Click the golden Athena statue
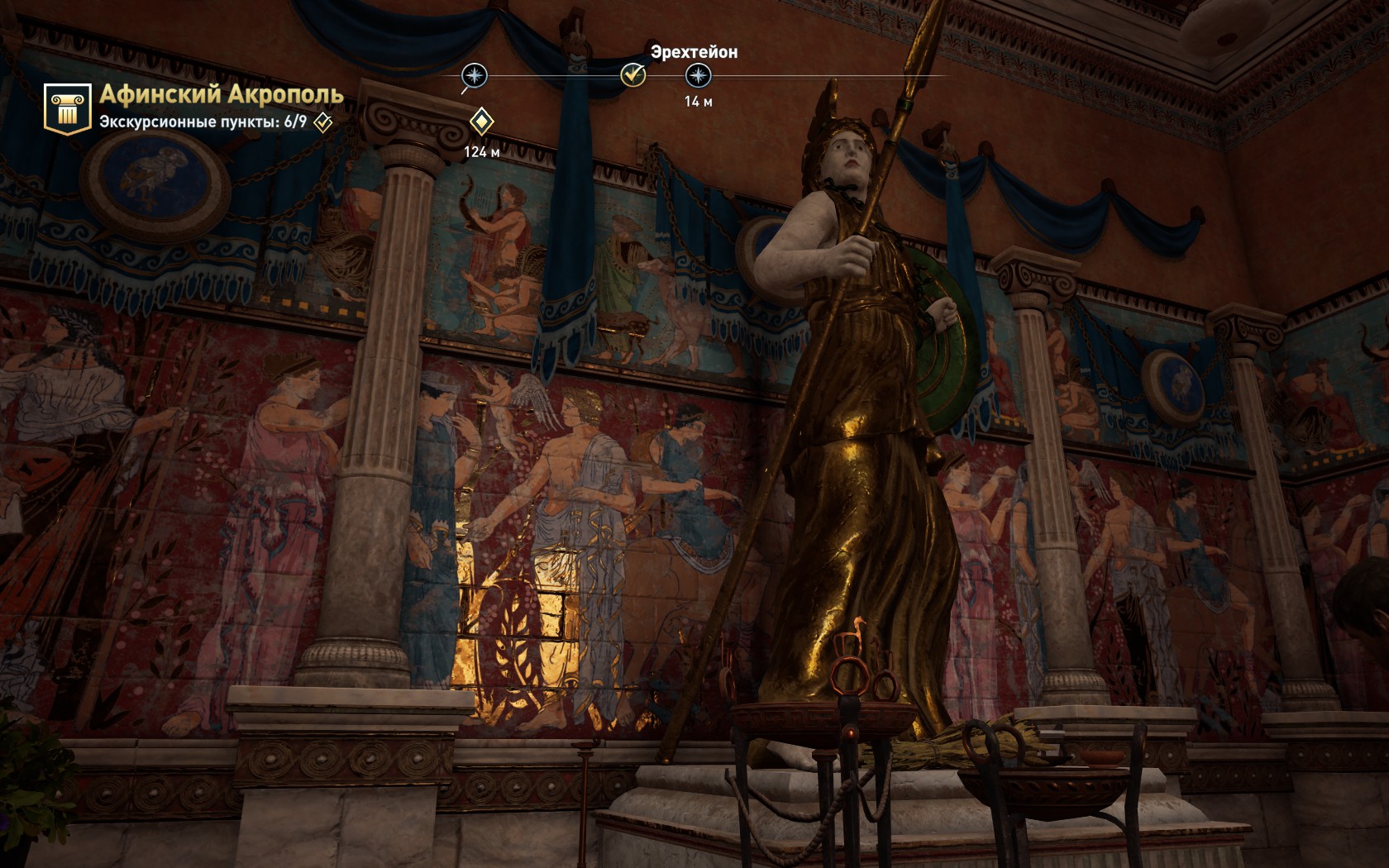The image size is (1389, 868). coord(843,413)
